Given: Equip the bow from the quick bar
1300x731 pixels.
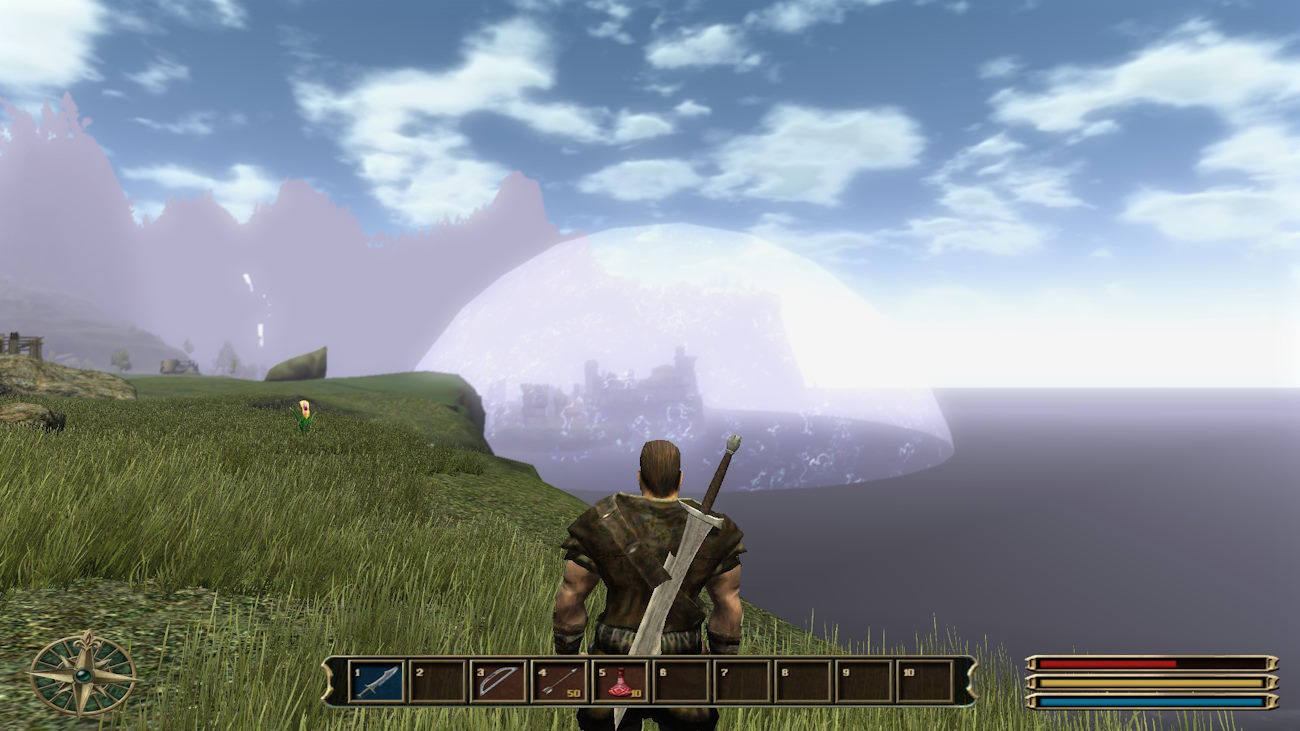Looking at the screenshot, I should tap(498, 681).
